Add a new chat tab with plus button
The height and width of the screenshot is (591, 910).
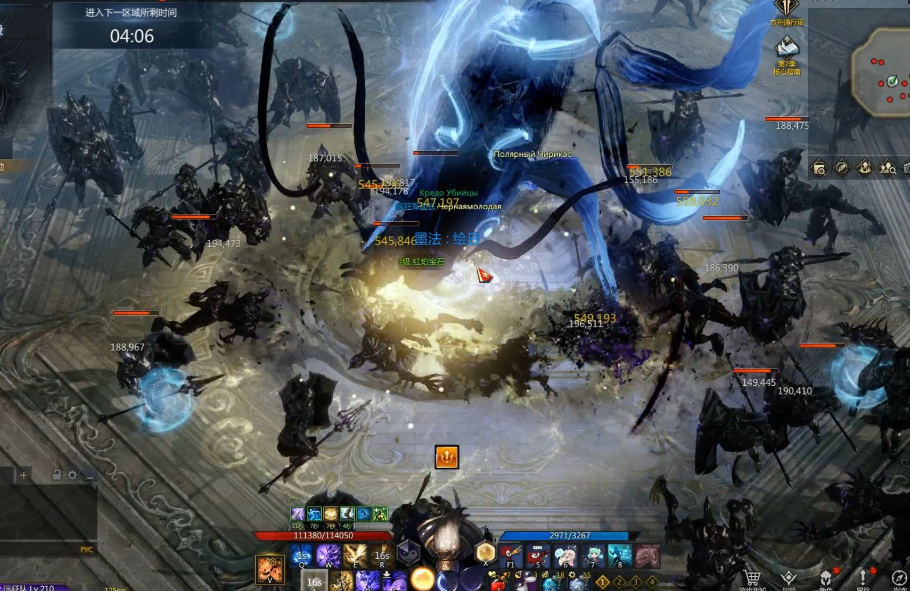pyautogui.click(x=24, y=475)
